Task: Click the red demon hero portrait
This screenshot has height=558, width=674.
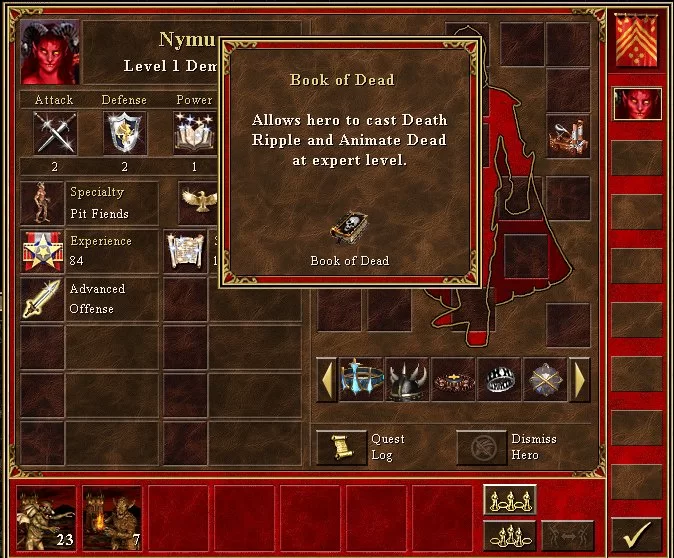Action: pos(50,52)
